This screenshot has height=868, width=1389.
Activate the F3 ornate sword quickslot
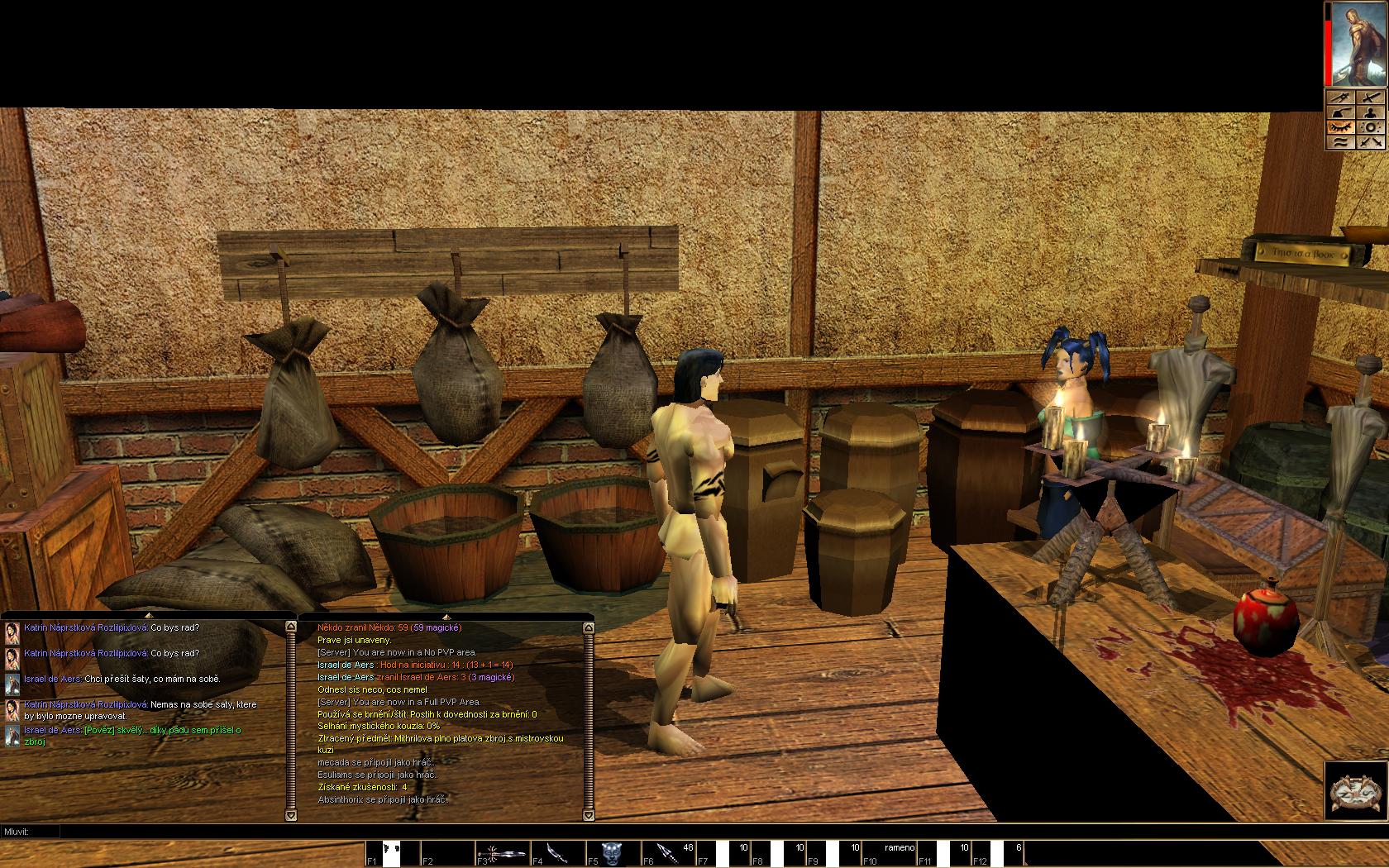click(x=502, y=853)
